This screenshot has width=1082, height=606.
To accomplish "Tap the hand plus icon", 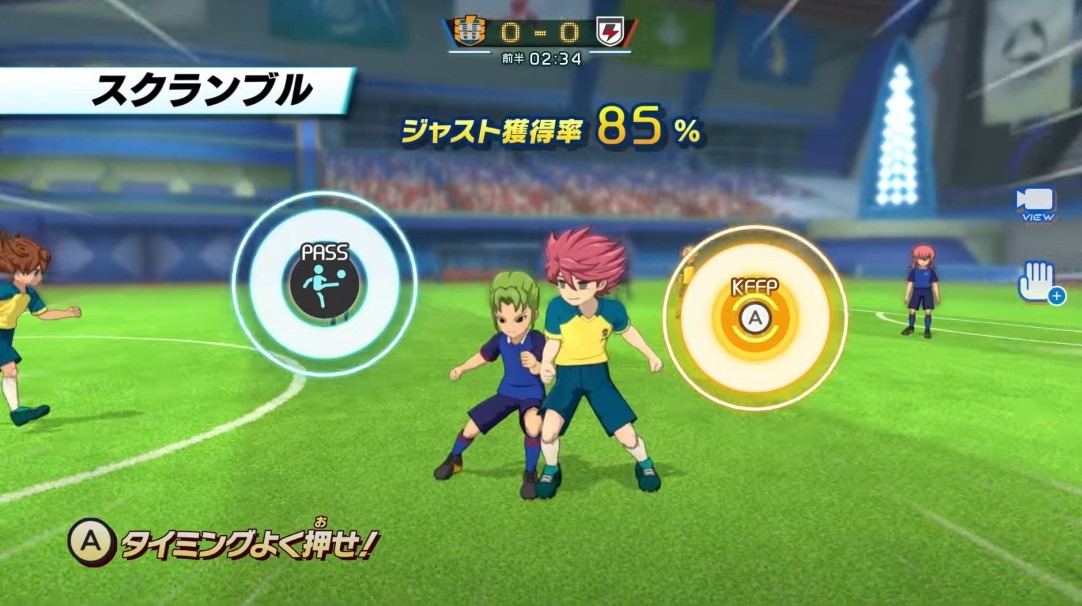I will [x=1038, y=283].
